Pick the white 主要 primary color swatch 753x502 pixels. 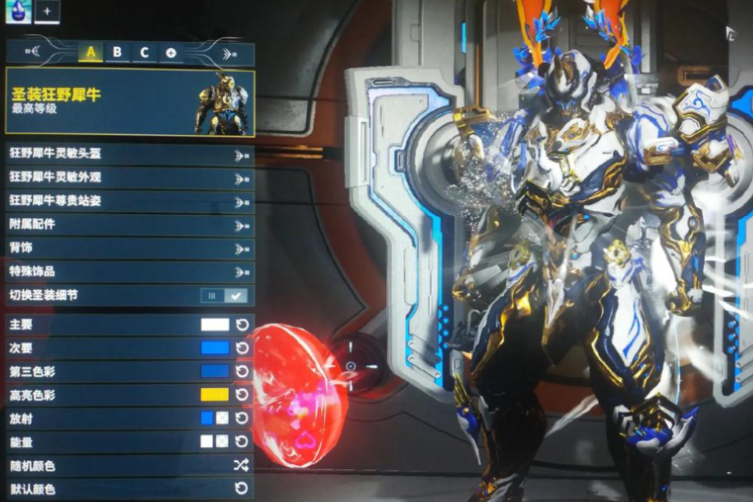click(214, 325)
